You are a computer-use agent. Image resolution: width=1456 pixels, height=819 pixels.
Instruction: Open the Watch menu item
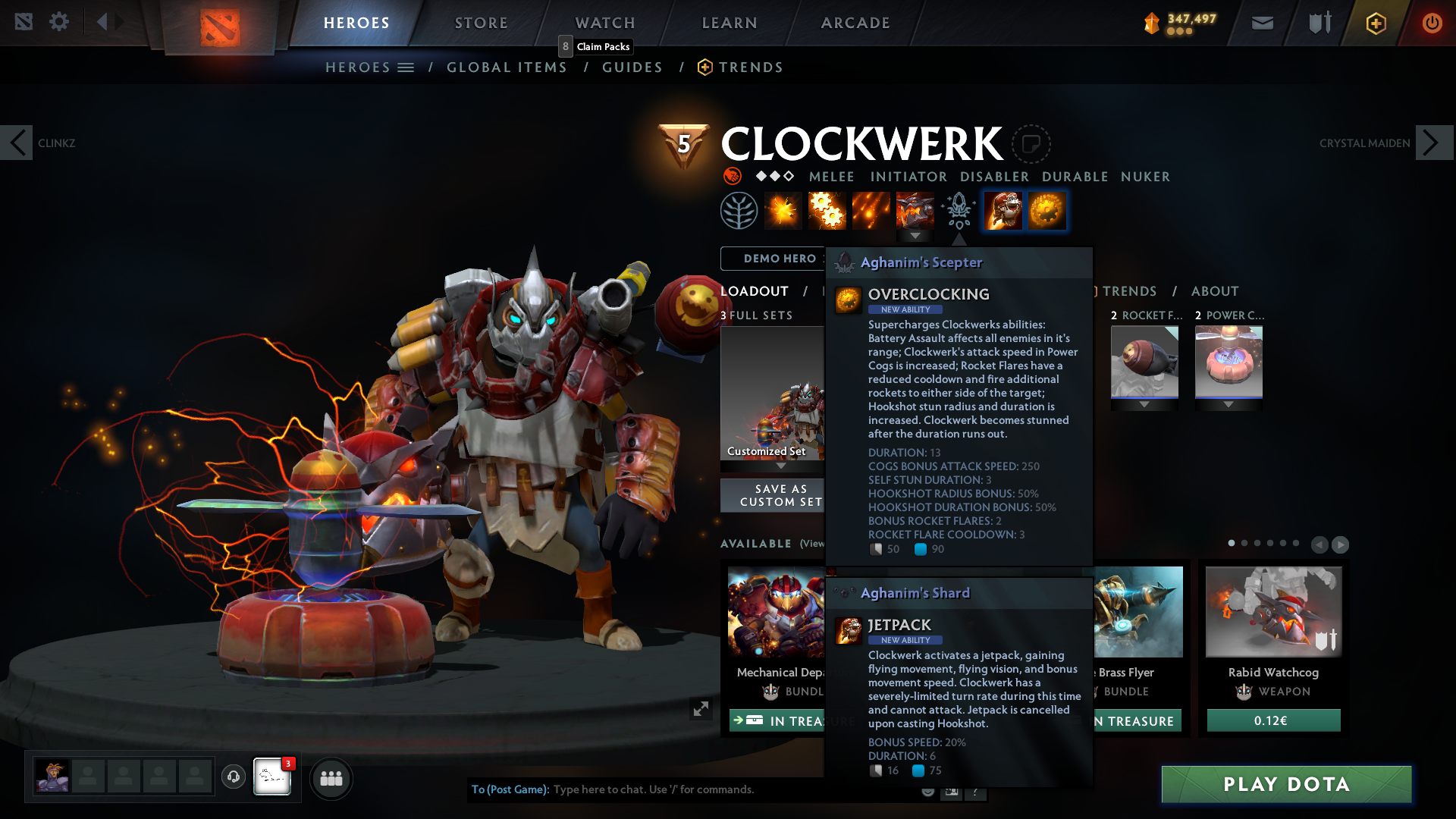click(605, 23)
